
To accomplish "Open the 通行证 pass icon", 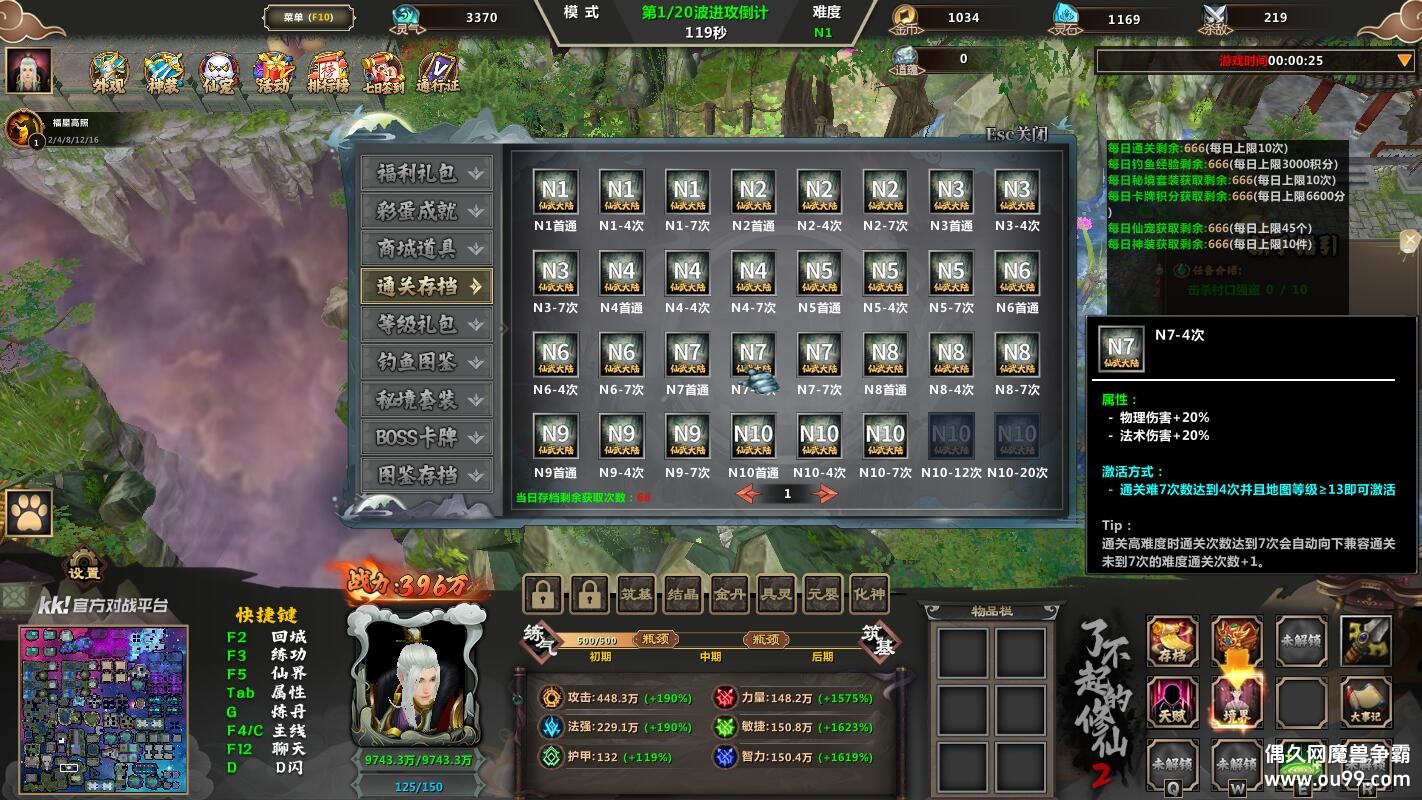I will pyautogui.click(x=437, y=72).
